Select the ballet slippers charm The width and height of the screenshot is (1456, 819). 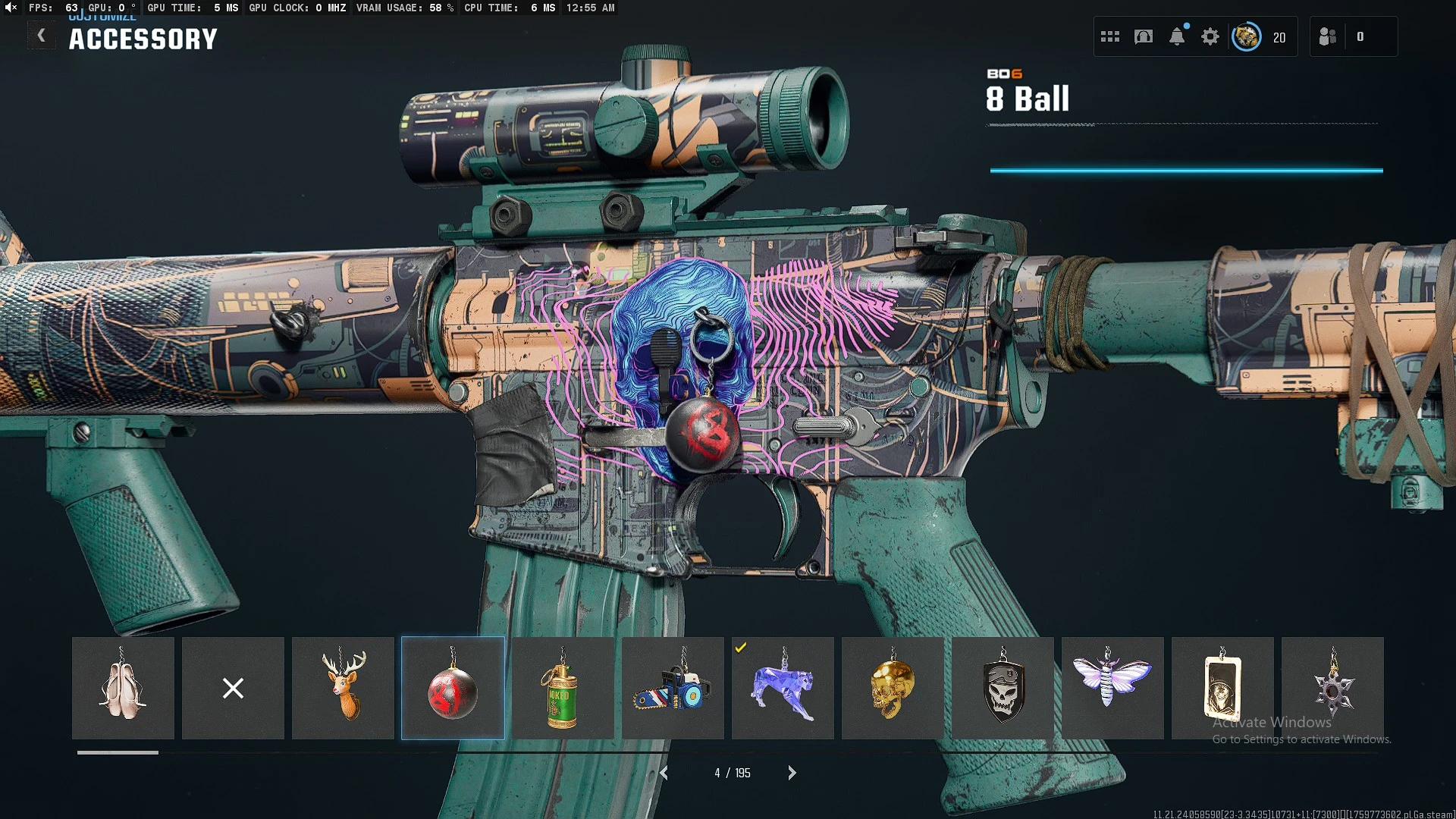123,688
